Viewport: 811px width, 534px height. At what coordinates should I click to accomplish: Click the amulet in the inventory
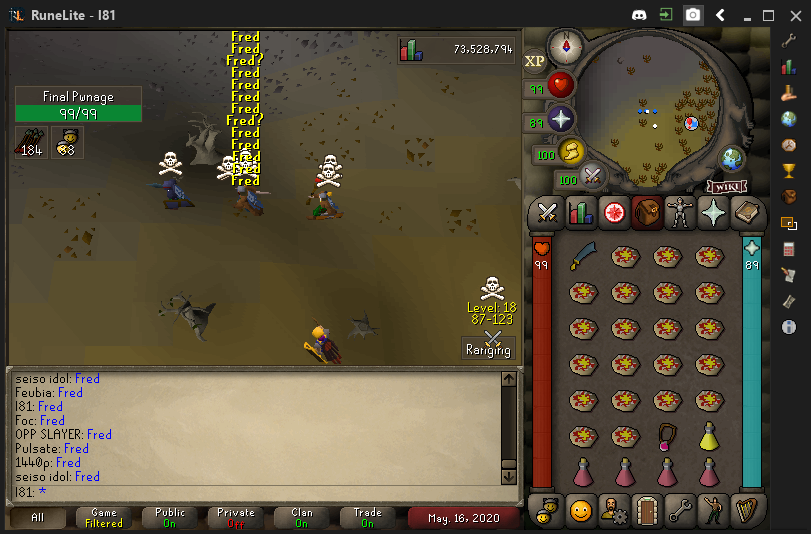pyautogui.click(x=667, y=435)
